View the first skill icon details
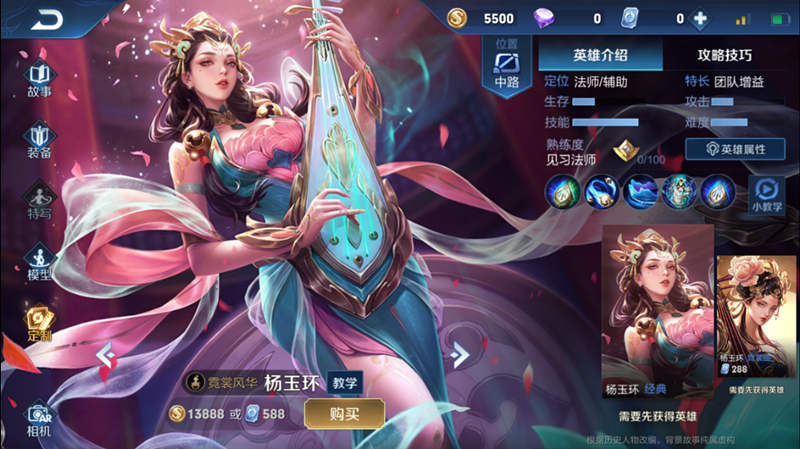Screen dimensions: 800x449 point(562,190)
